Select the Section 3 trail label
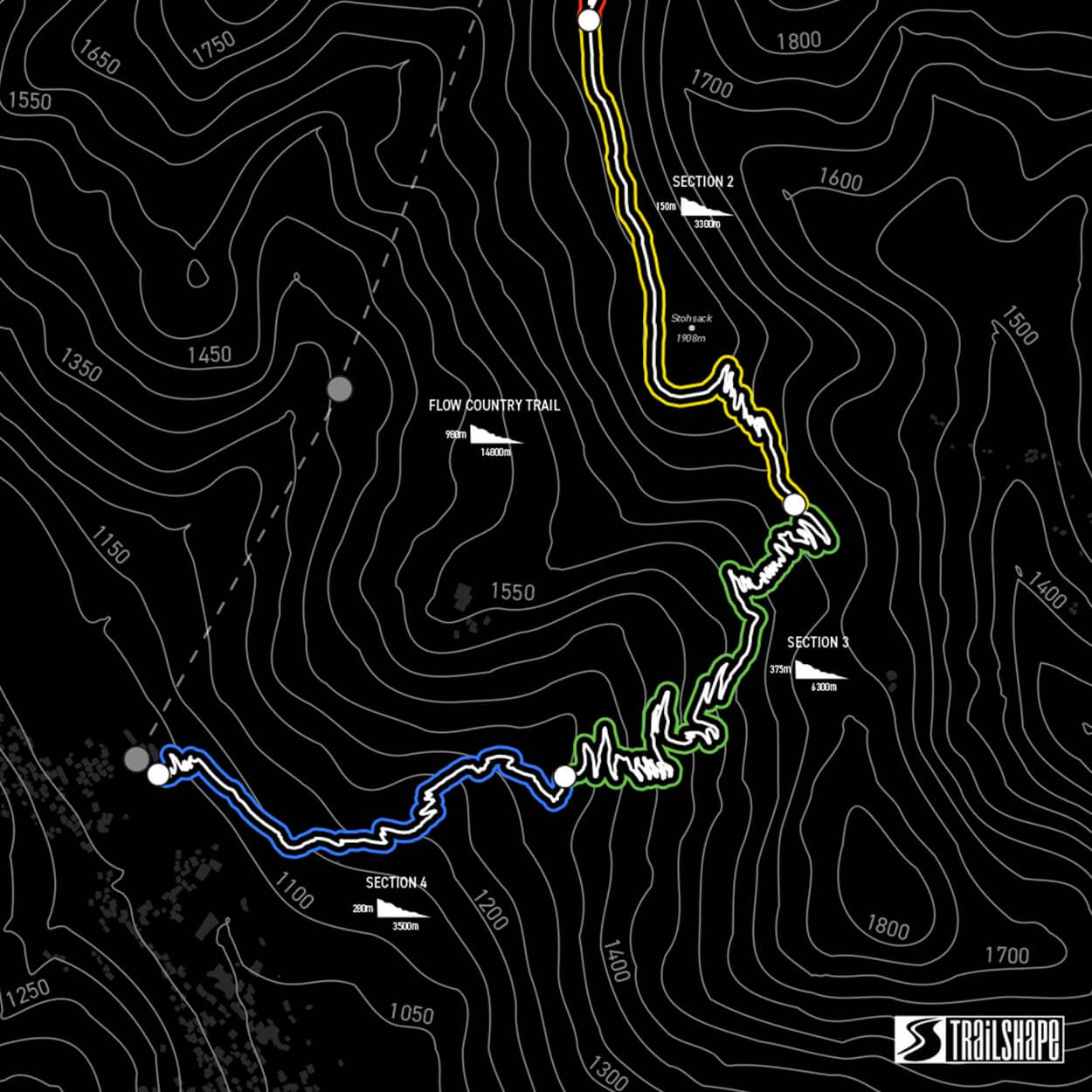The height and width of the screenshot is (1092, 1092). (x=818, y=642)
